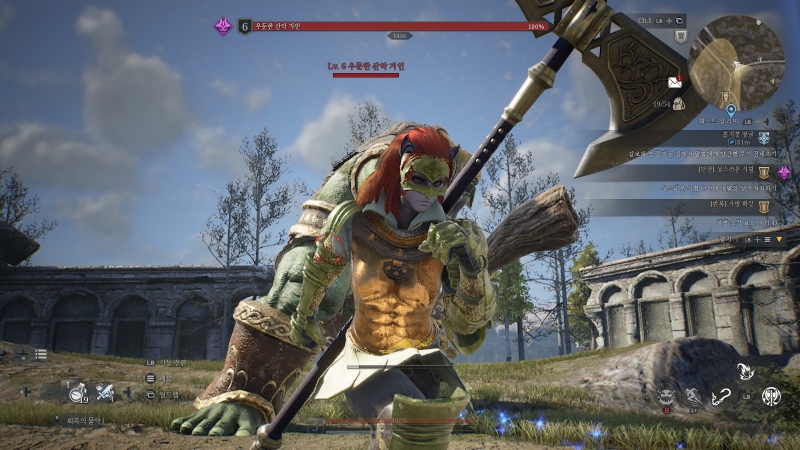Open the mail envelope notification
This screenshot has height=450, width=800.
click(x=675, y=82)
